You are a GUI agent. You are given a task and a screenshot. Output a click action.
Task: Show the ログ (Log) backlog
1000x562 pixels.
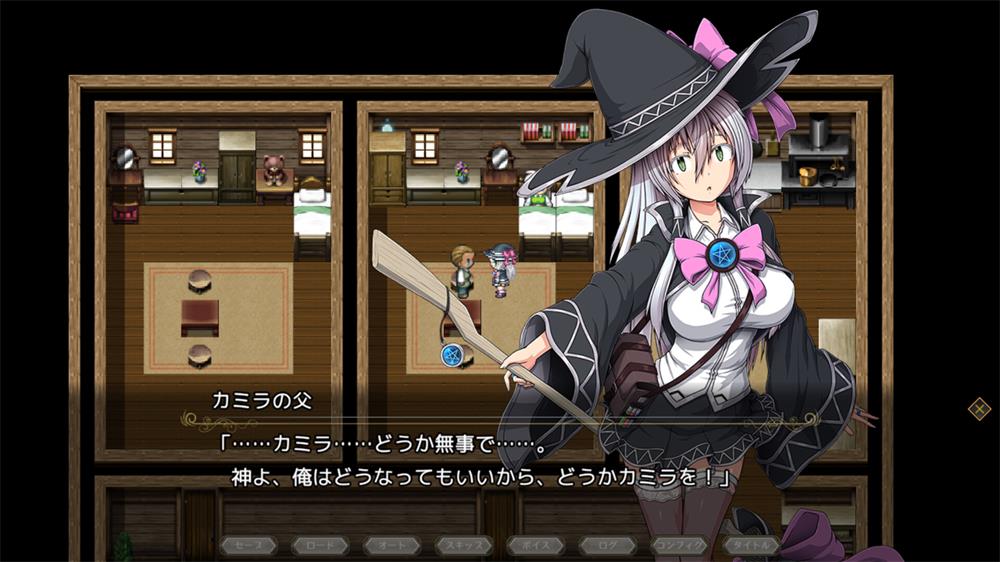pyautogui.click(x=607, y=545)
